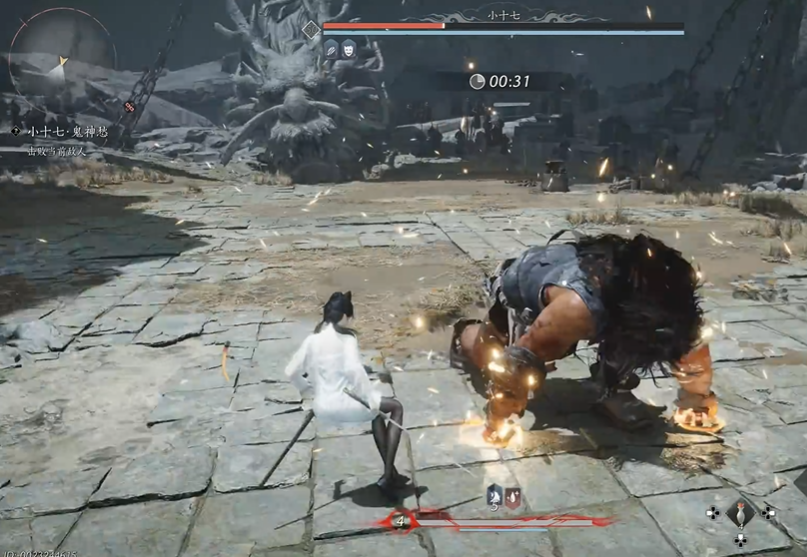Activate the red skill icon above stamina bar
This screenshot has height=557, width=807.
click(512, 495)
